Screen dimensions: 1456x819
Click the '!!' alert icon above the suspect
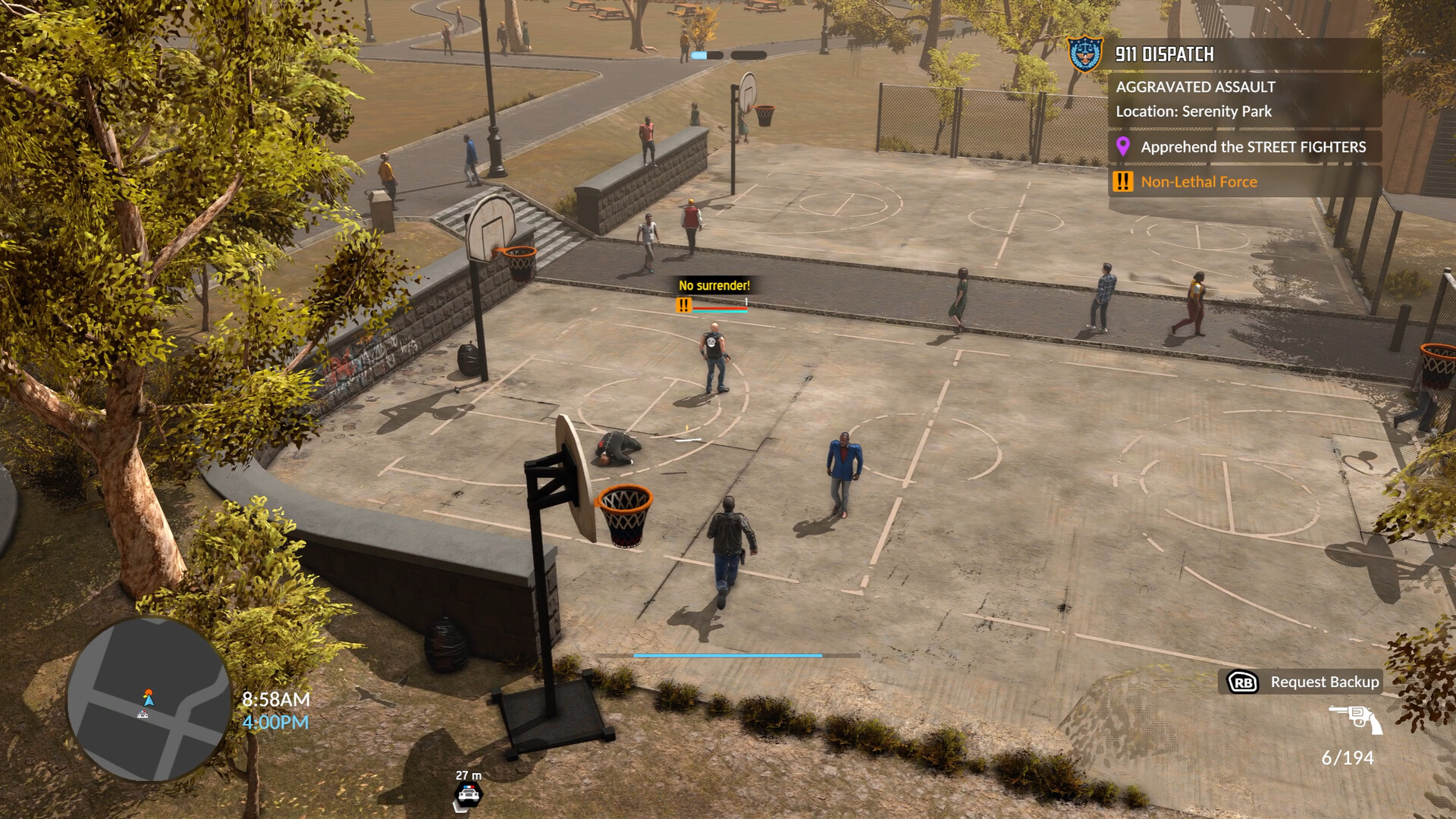coord(682,306)
